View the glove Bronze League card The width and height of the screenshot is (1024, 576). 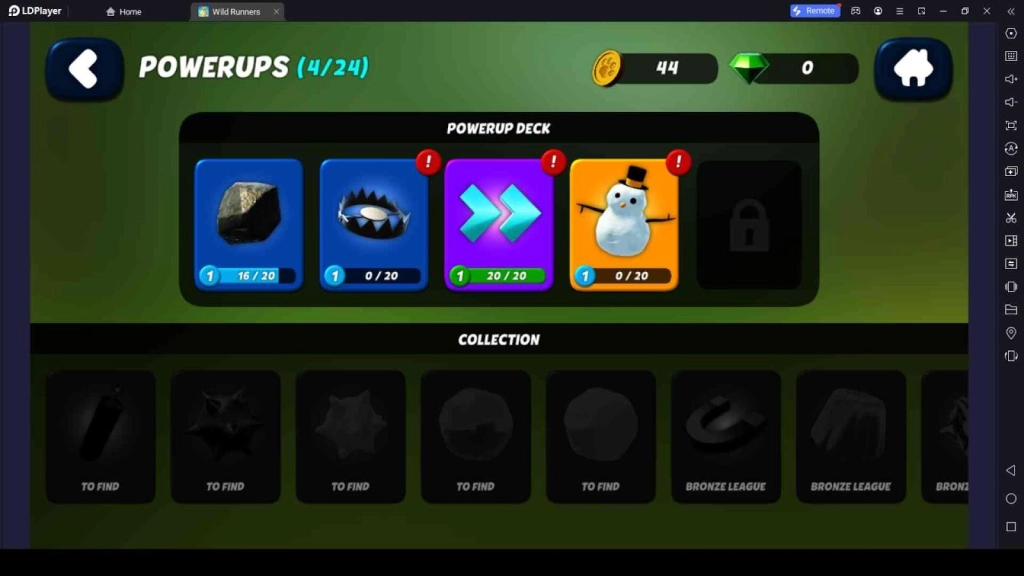pos(850,436)
